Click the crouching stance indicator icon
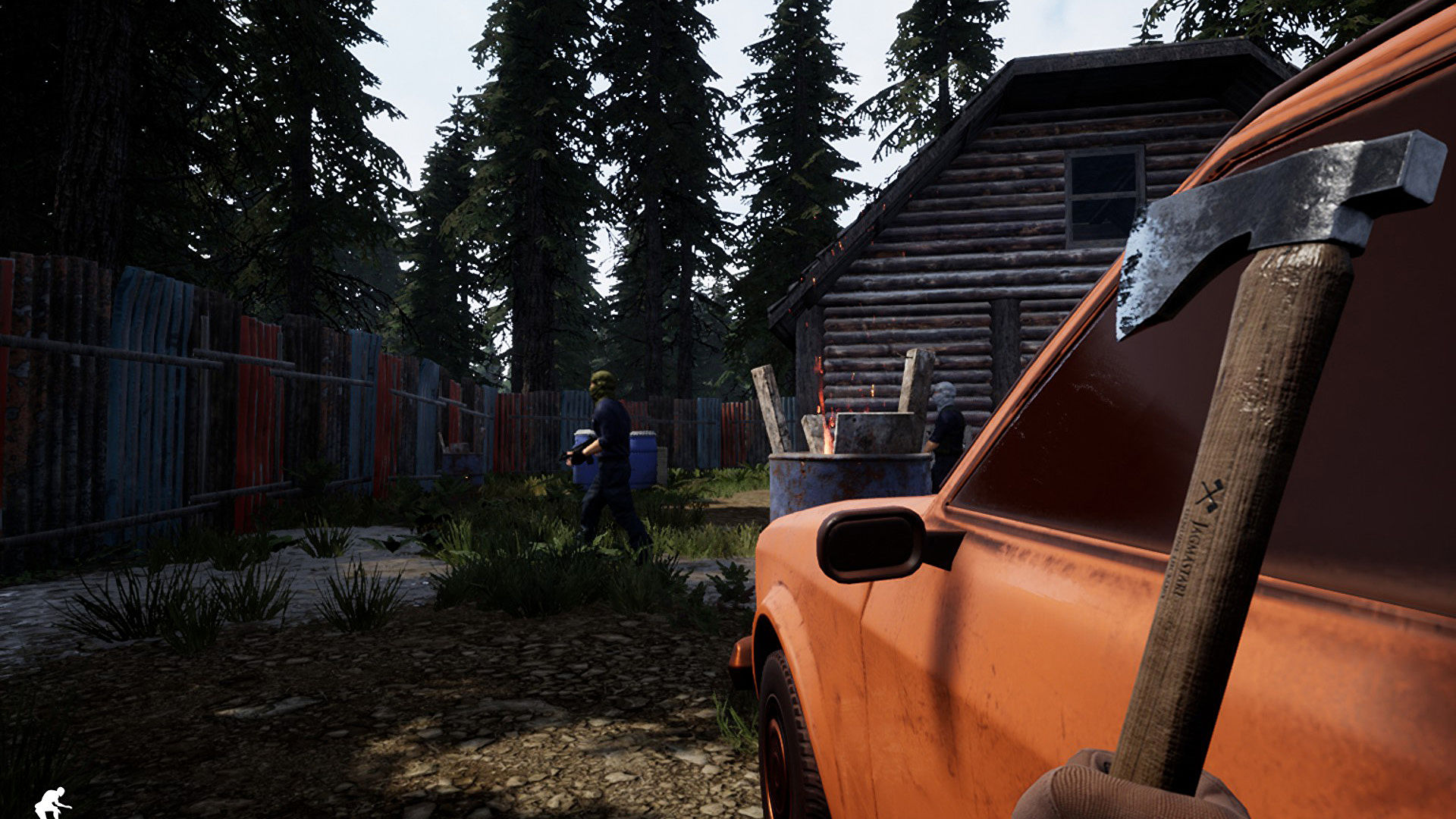The height and width of the screenshot is (819, 1456). 52,803
